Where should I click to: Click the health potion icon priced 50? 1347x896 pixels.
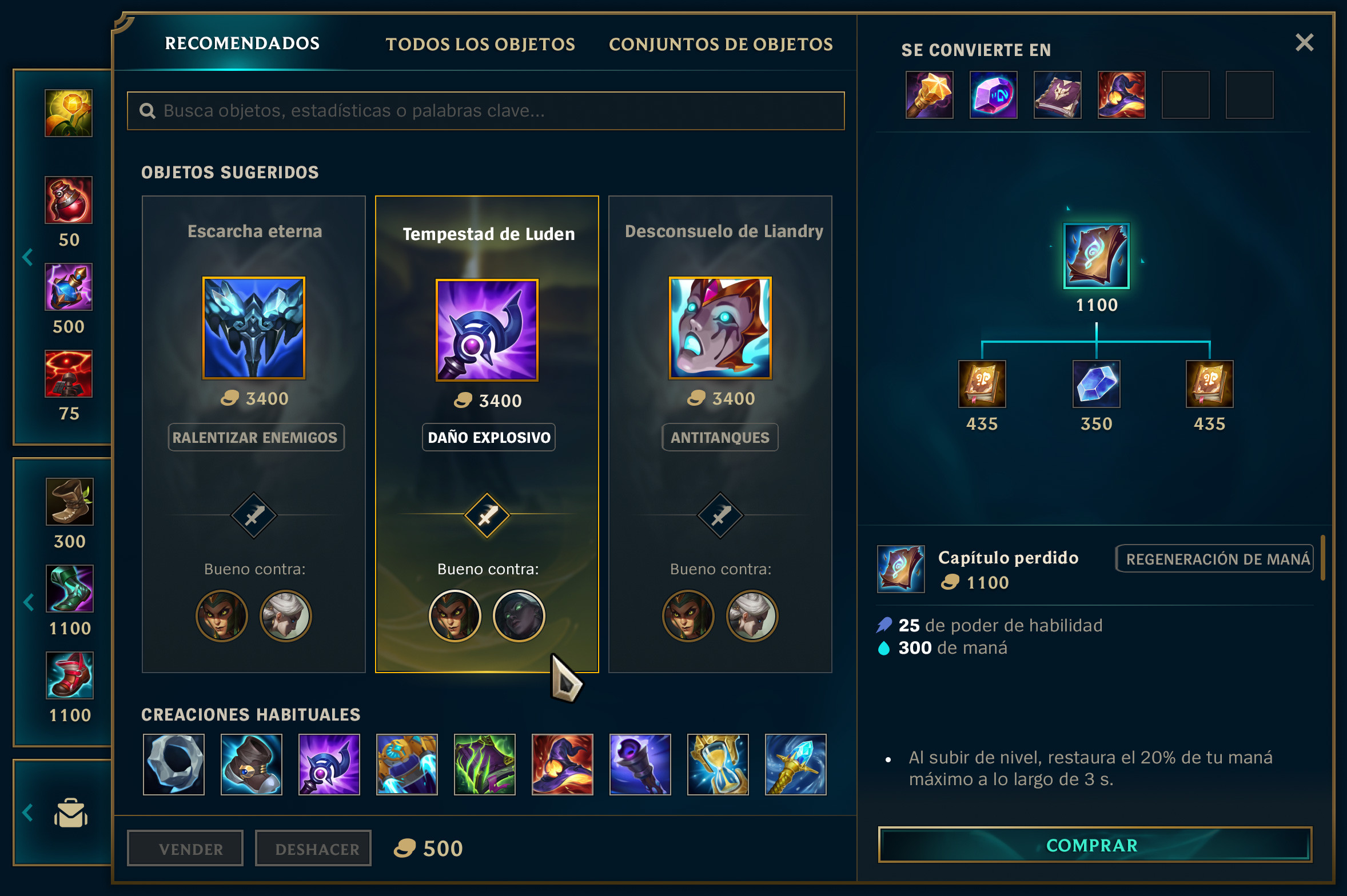tap(69, 200)
